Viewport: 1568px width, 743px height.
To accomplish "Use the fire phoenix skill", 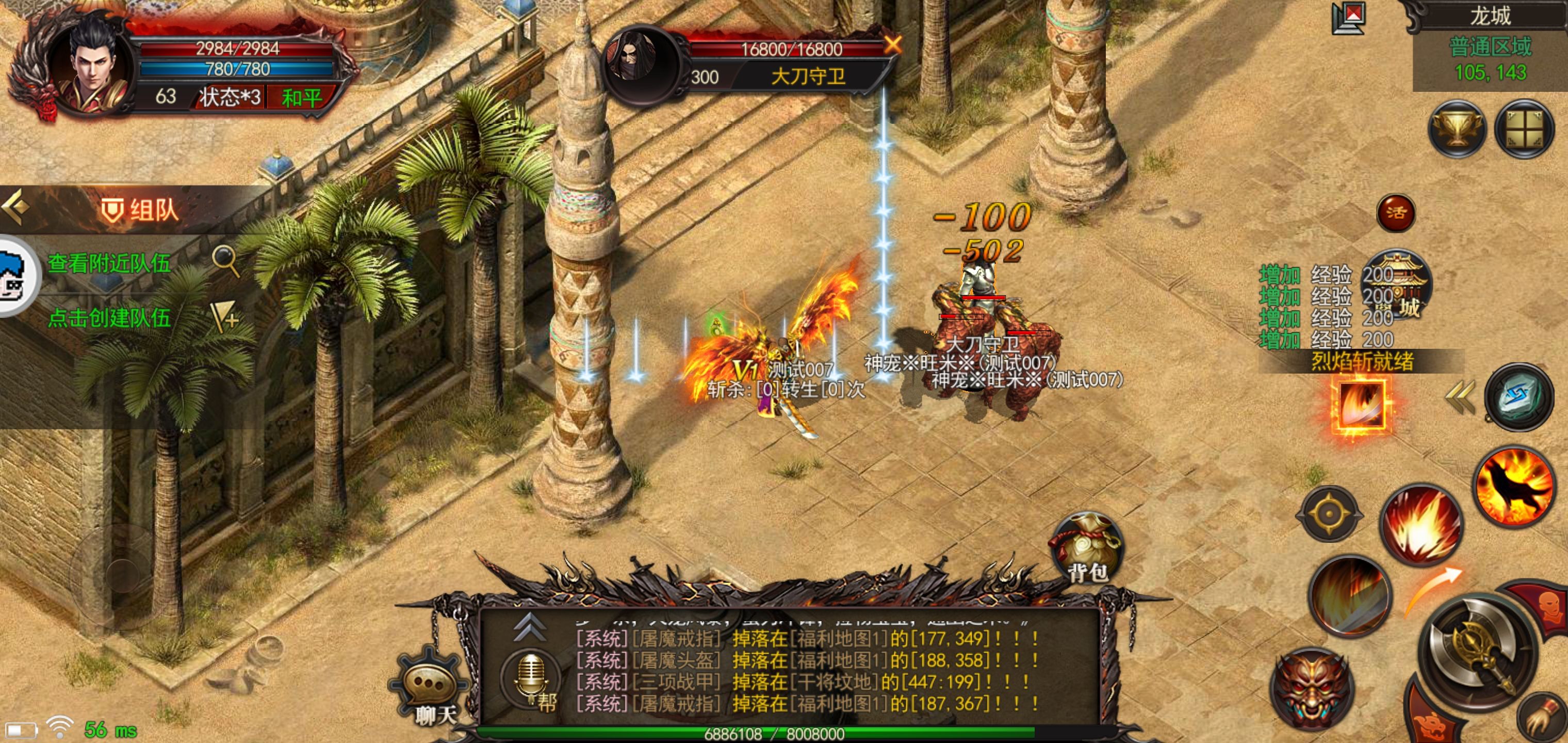I will [1514, 486].
